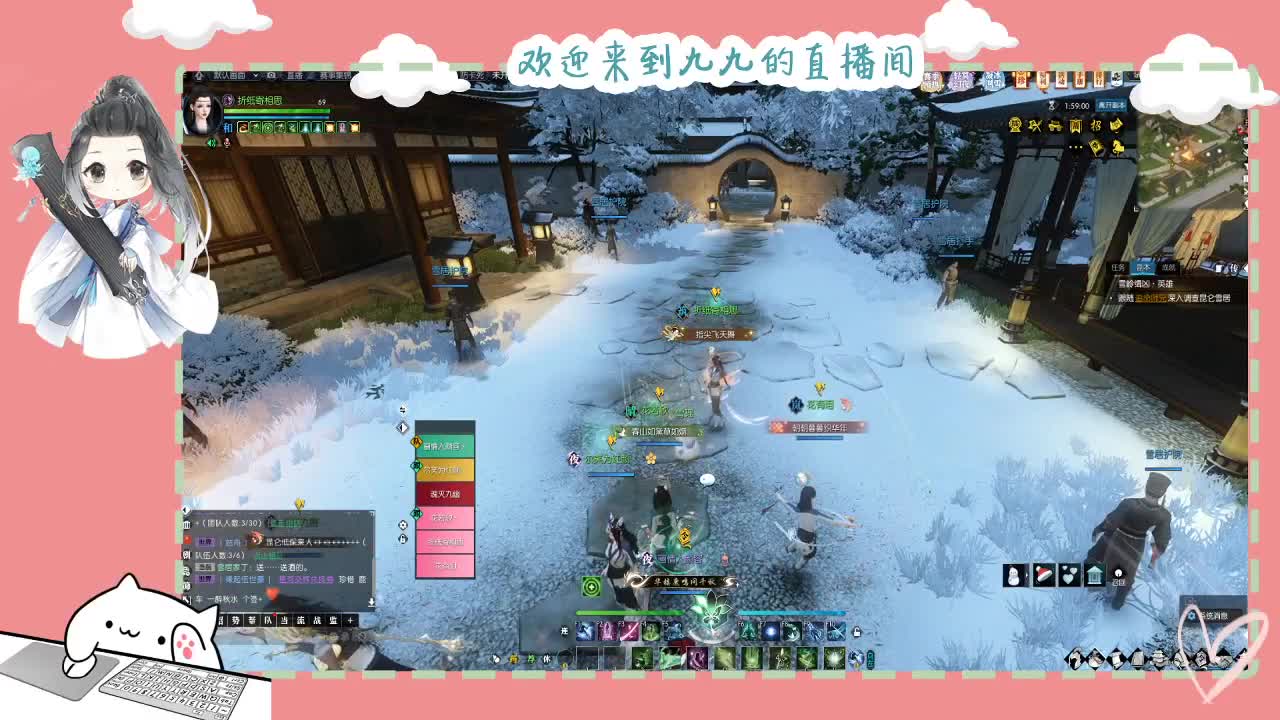Click the 离开副本 button beside the dungeon timer

click(x=1111, y=106)
